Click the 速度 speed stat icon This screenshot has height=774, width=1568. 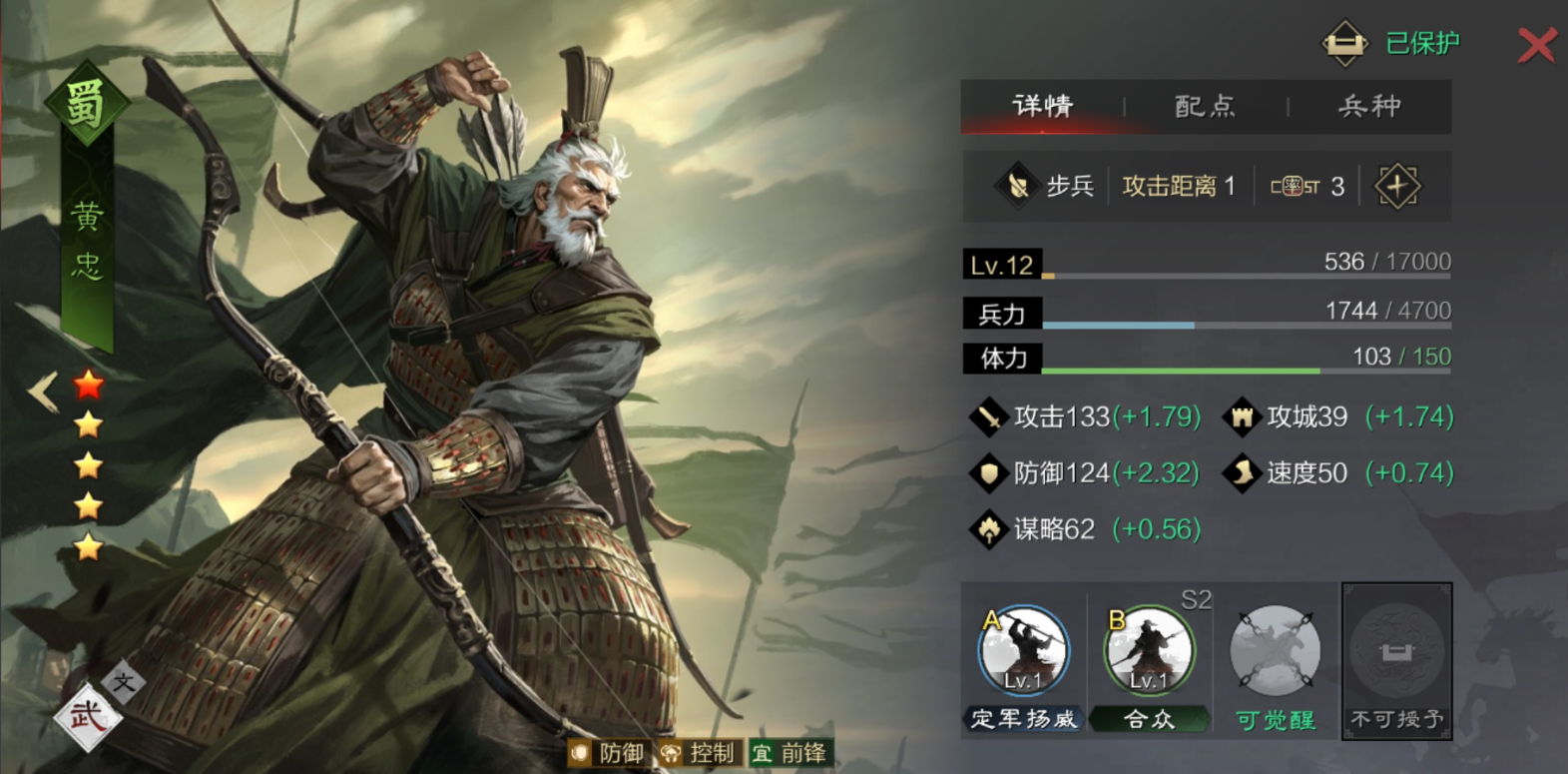(x=1241, y=472)
